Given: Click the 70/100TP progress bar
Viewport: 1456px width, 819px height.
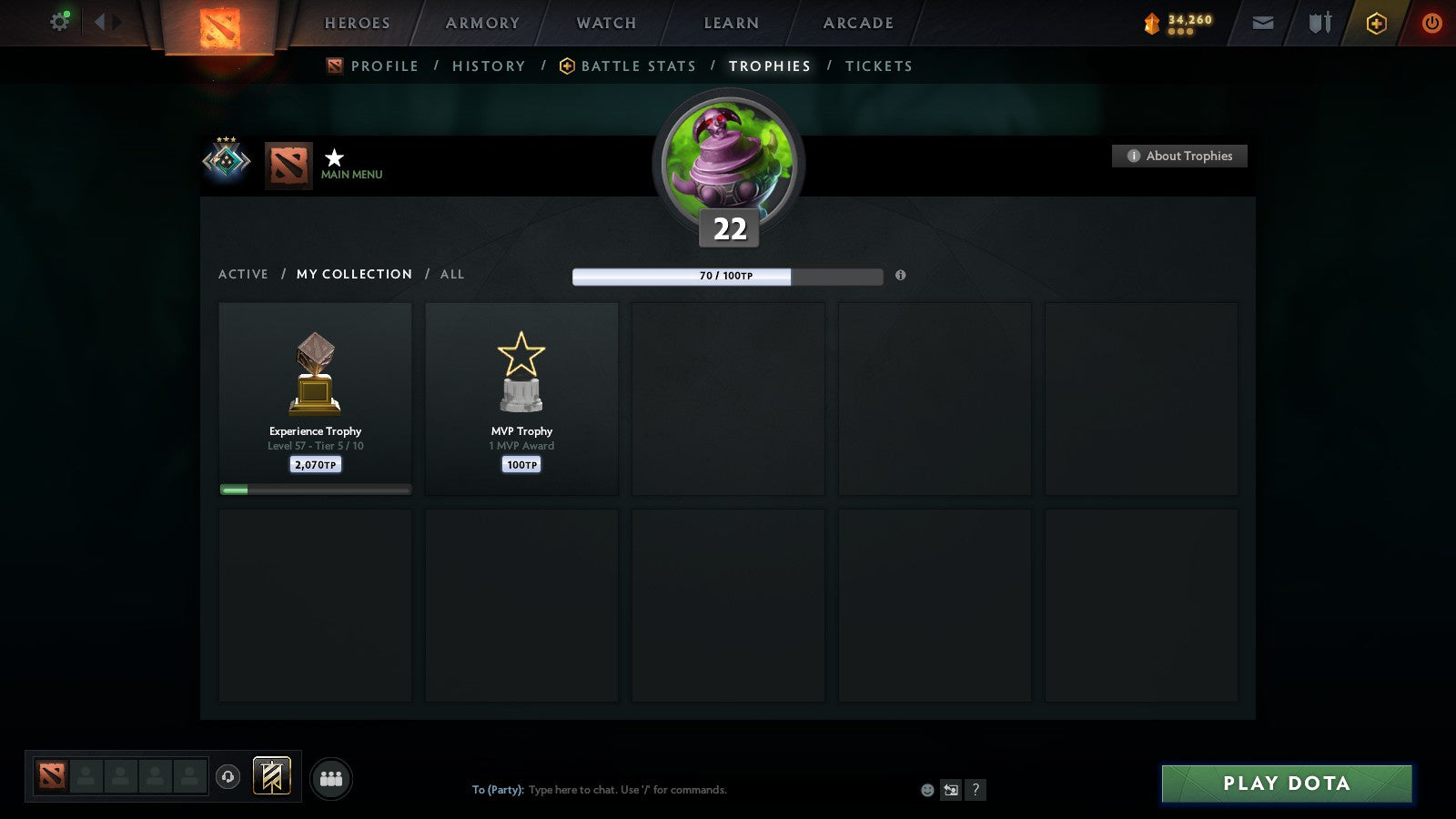Looking at the screenshot, I should (727, 275).
